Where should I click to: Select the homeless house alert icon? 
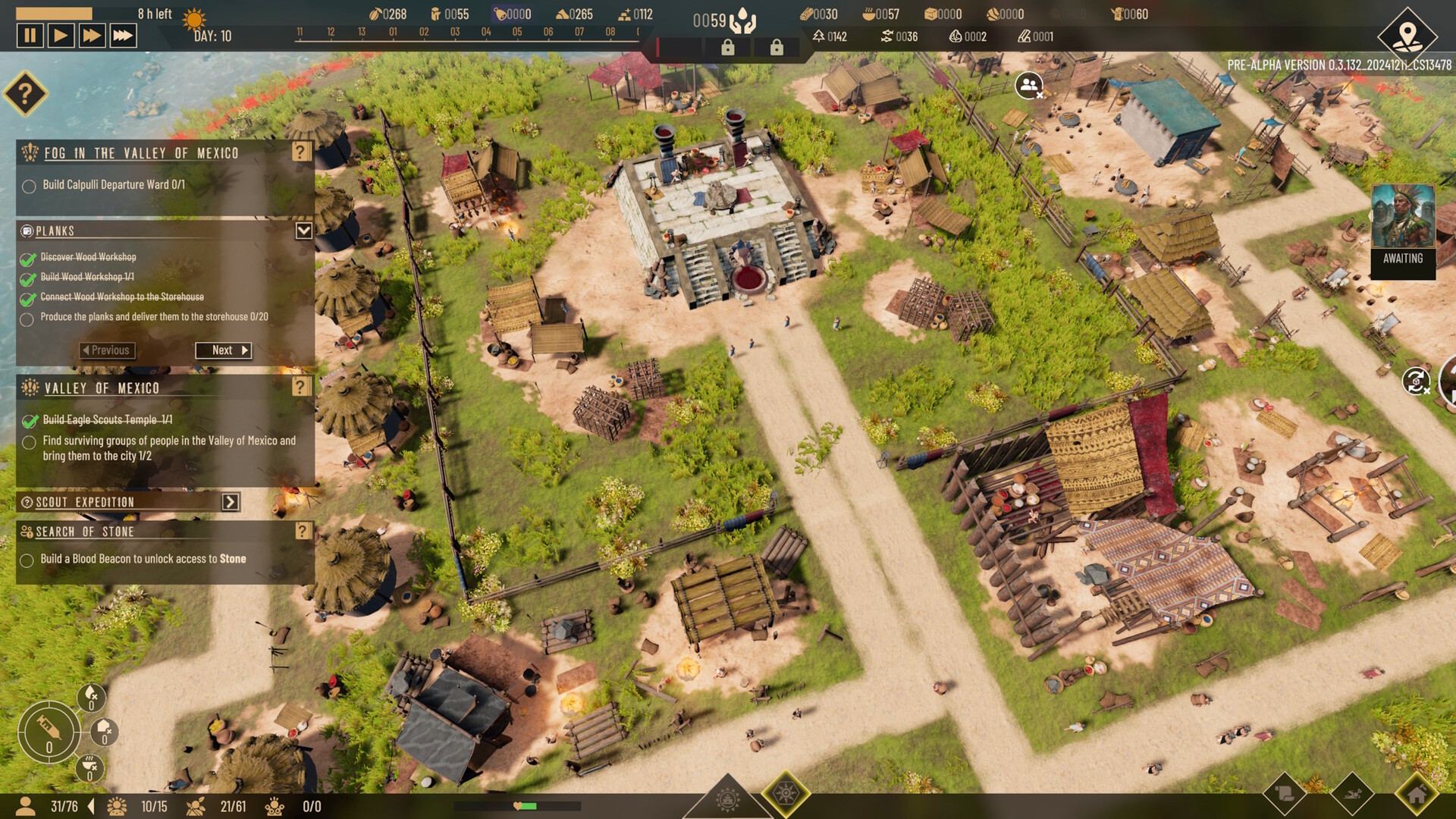104,731
